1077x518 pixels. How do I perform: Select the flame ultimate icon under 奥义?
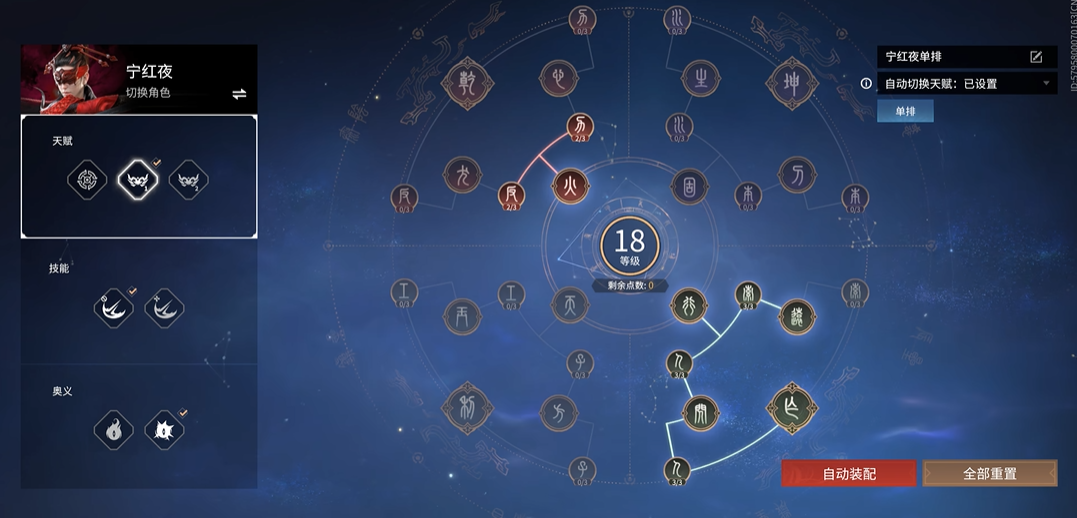[113, 431]
